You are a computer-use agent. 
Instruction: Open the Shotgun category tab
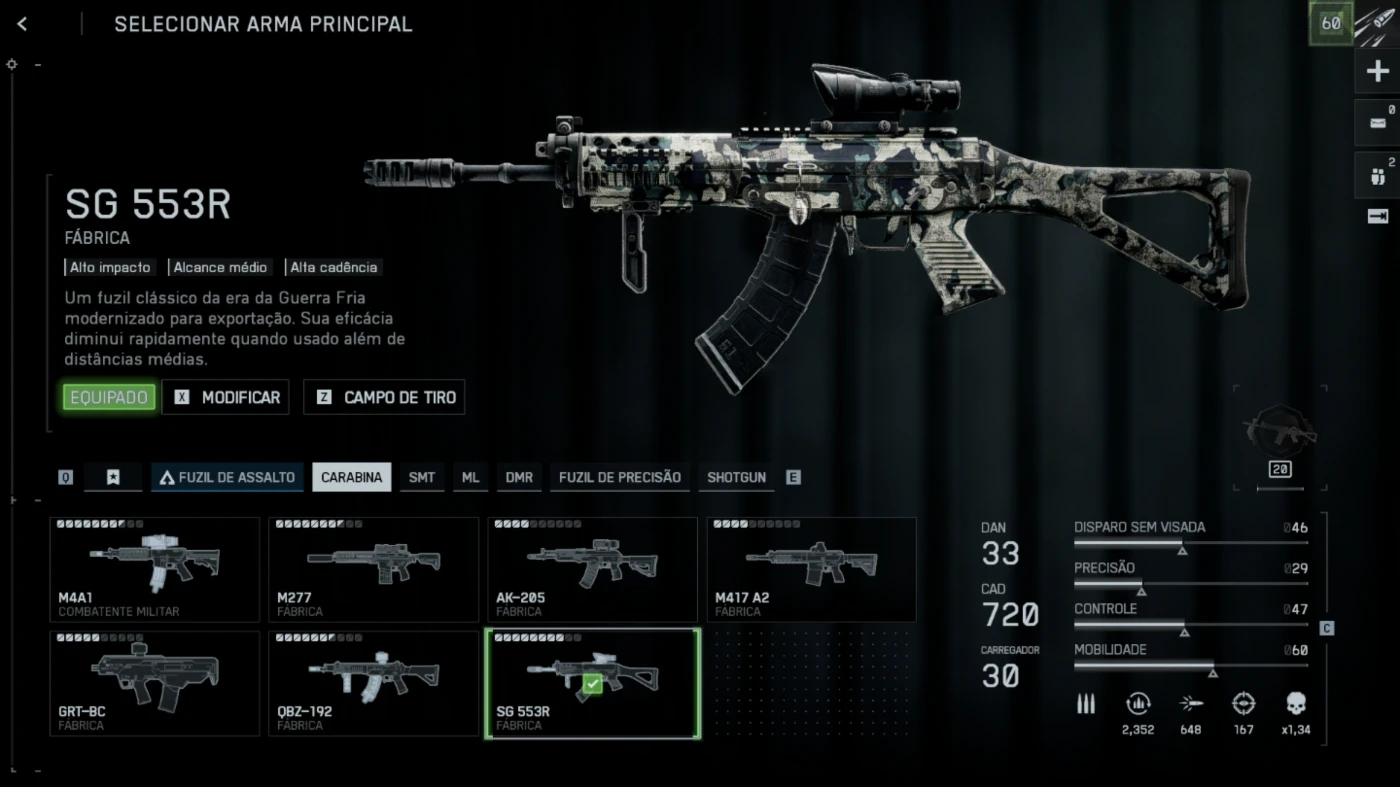pyautogui.click(x=736, y=477)
